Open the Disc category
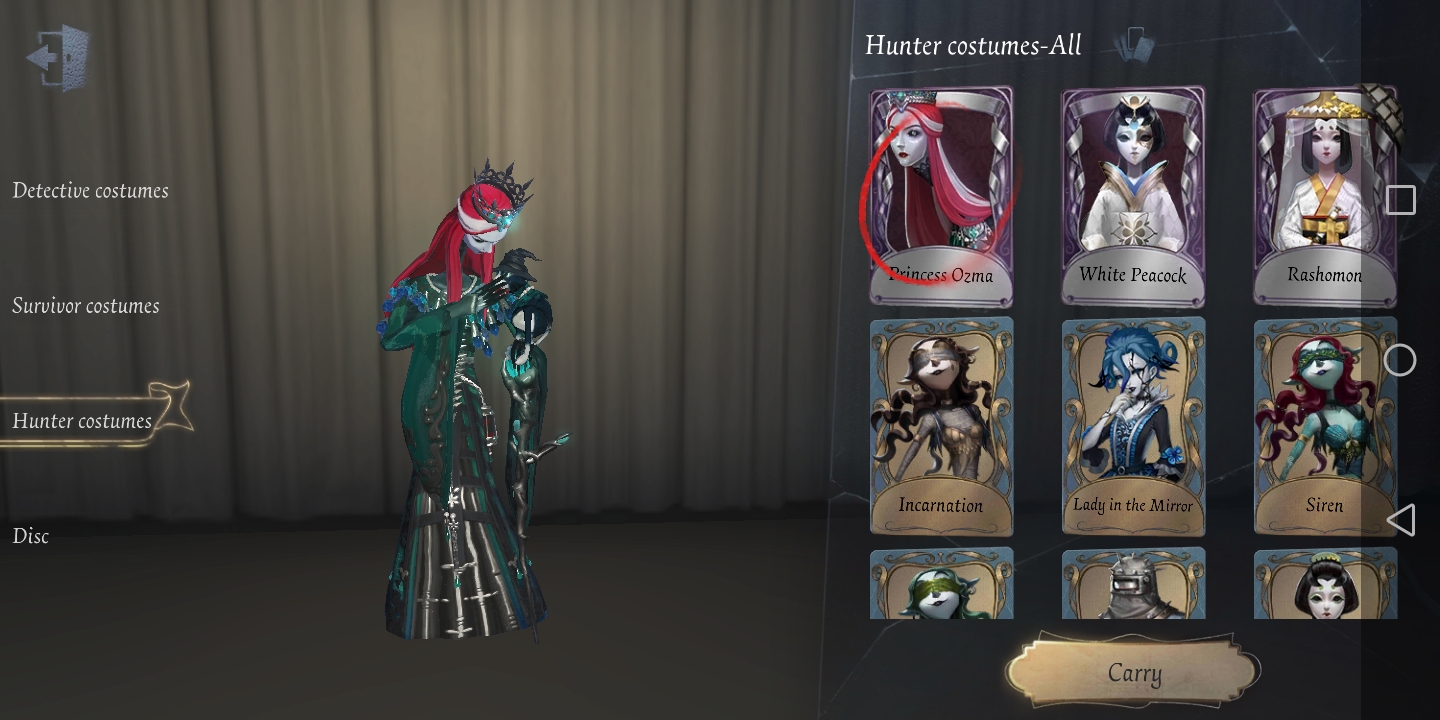The image size is (1440, 720). pos(31,535)
